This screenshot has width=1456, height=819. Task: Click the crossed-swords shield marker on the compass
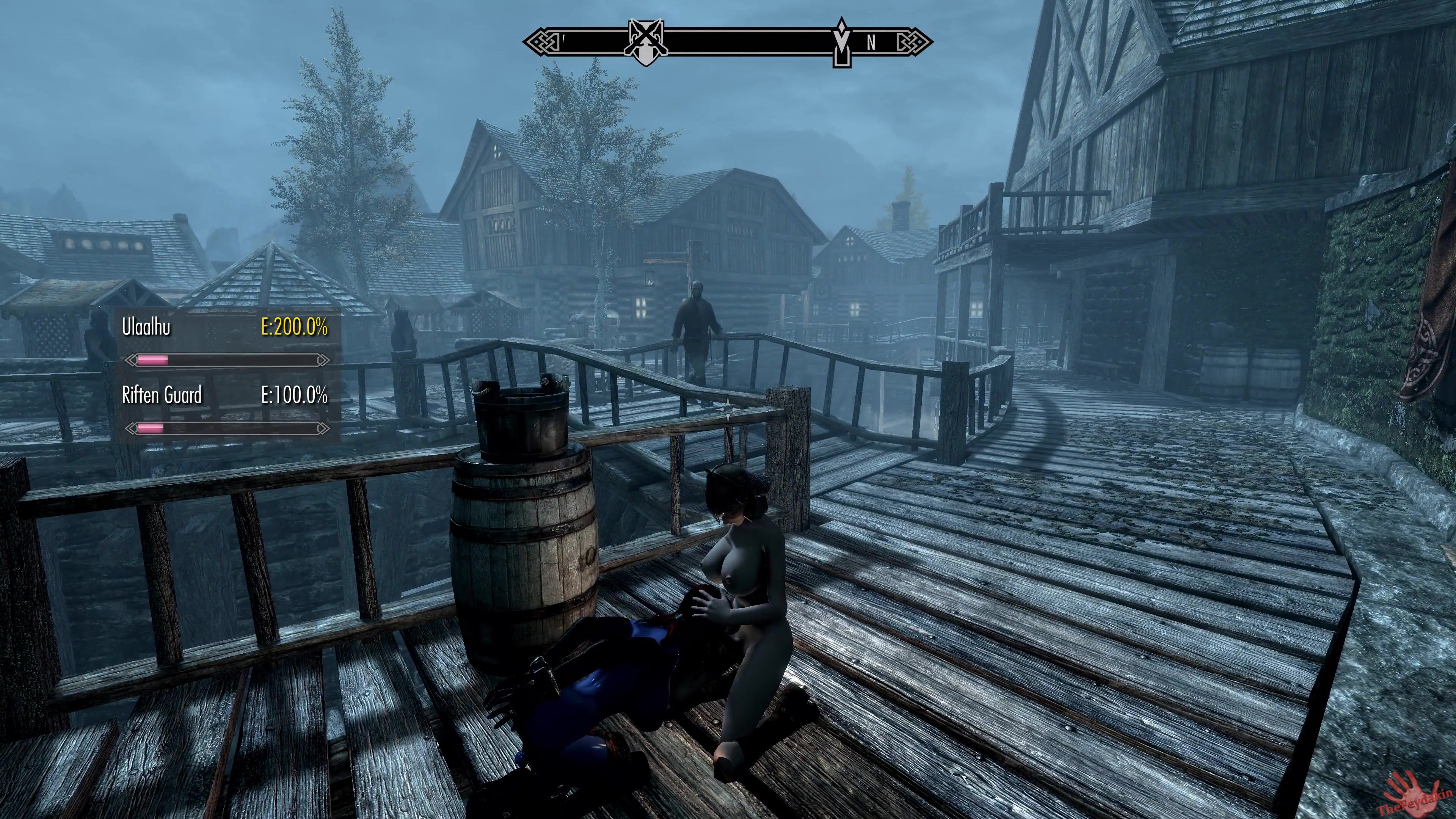646,42
